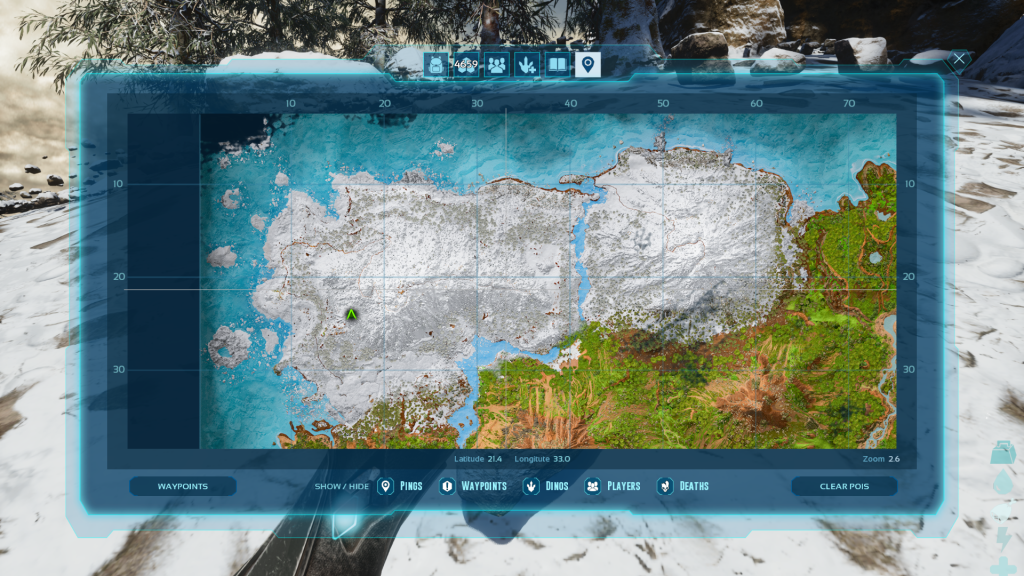Screen dimensions: 1024x576
Task: Click the green player arrow marker
Action: pyautogui.click(x=352, y=314)
